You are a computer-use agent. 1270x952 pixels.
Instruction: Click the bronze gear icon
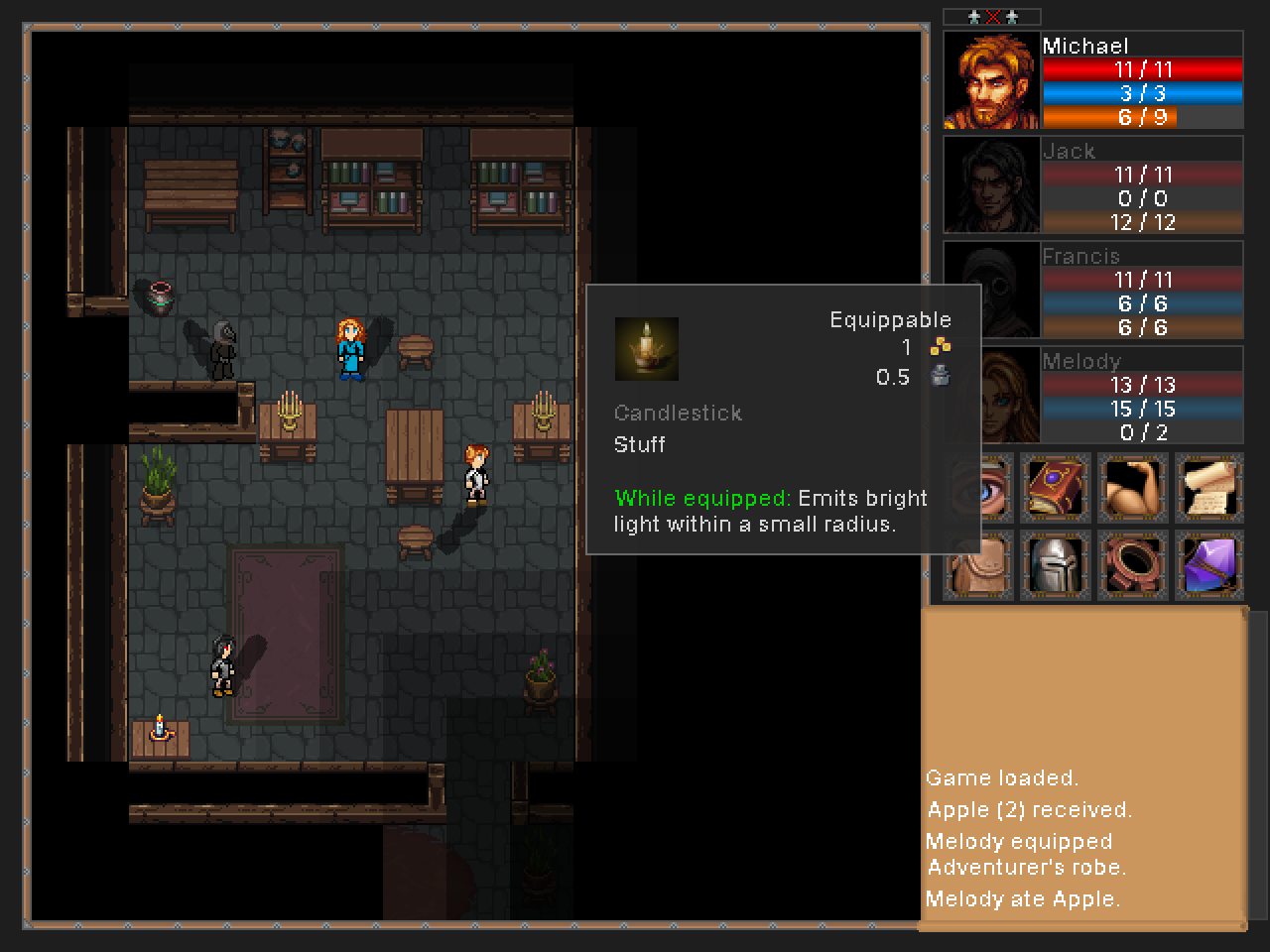[1132, 565]
